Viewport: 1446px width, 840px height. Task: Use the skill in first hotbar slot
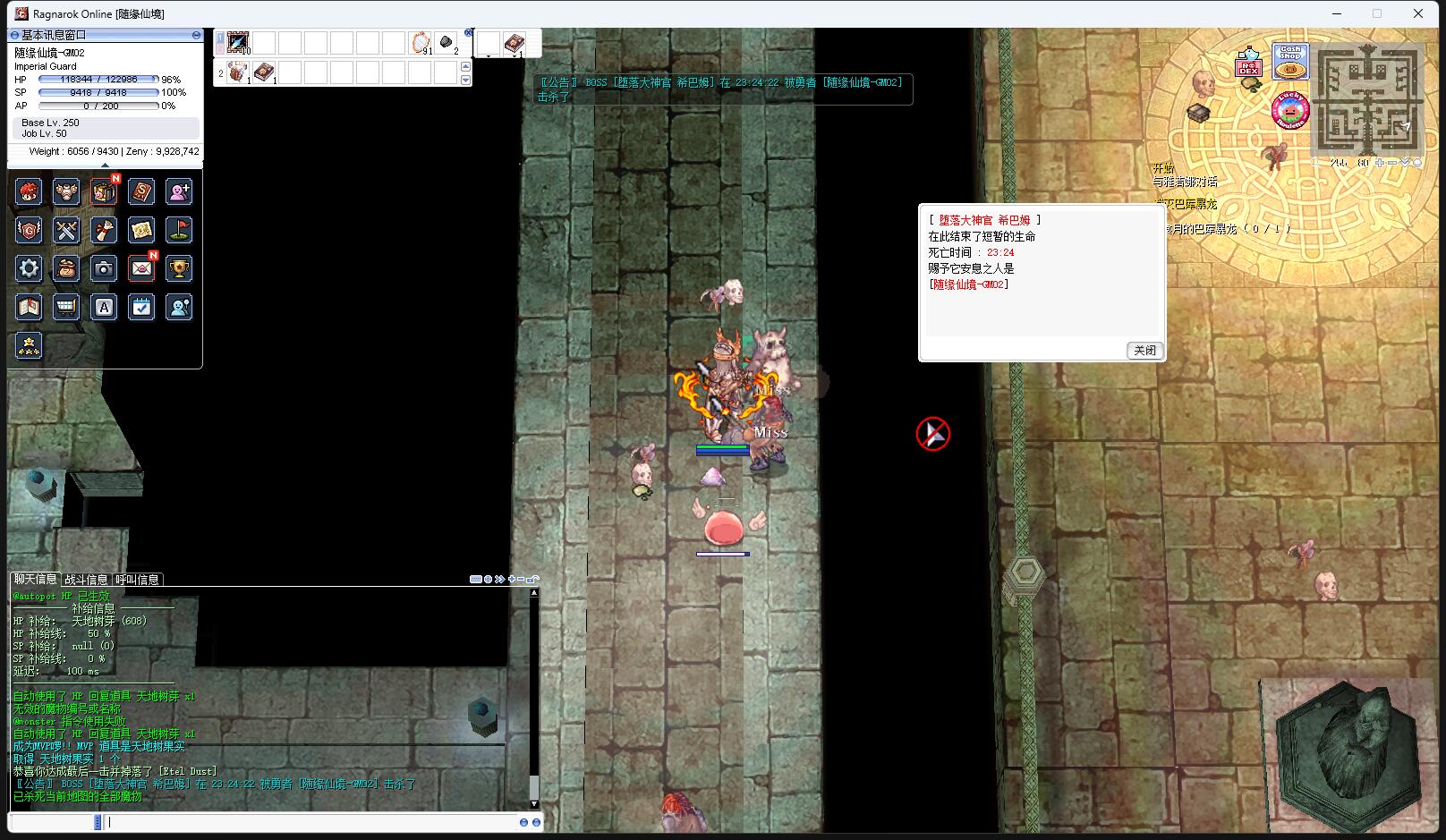[x=238, y=42]
